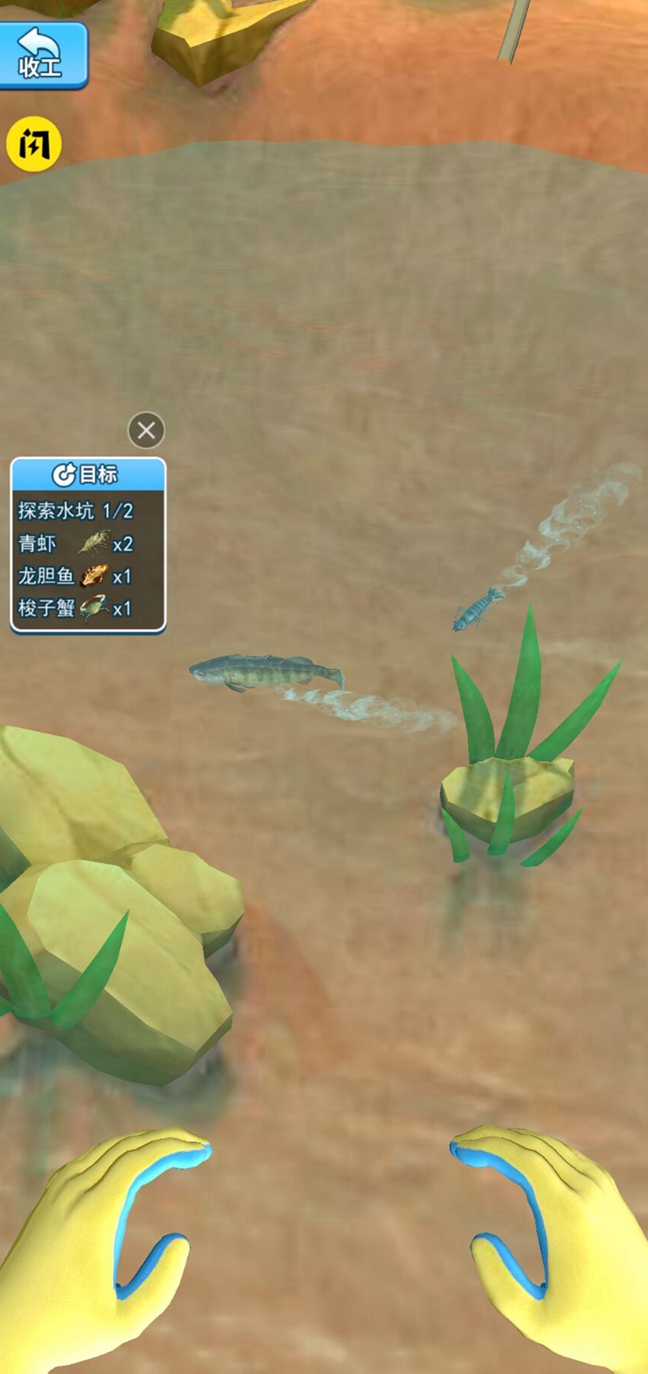Select the 探索水坑 objective row
Image resolution: width=648 pixels, height=1374 pixels.
click(x=87, y=511)
